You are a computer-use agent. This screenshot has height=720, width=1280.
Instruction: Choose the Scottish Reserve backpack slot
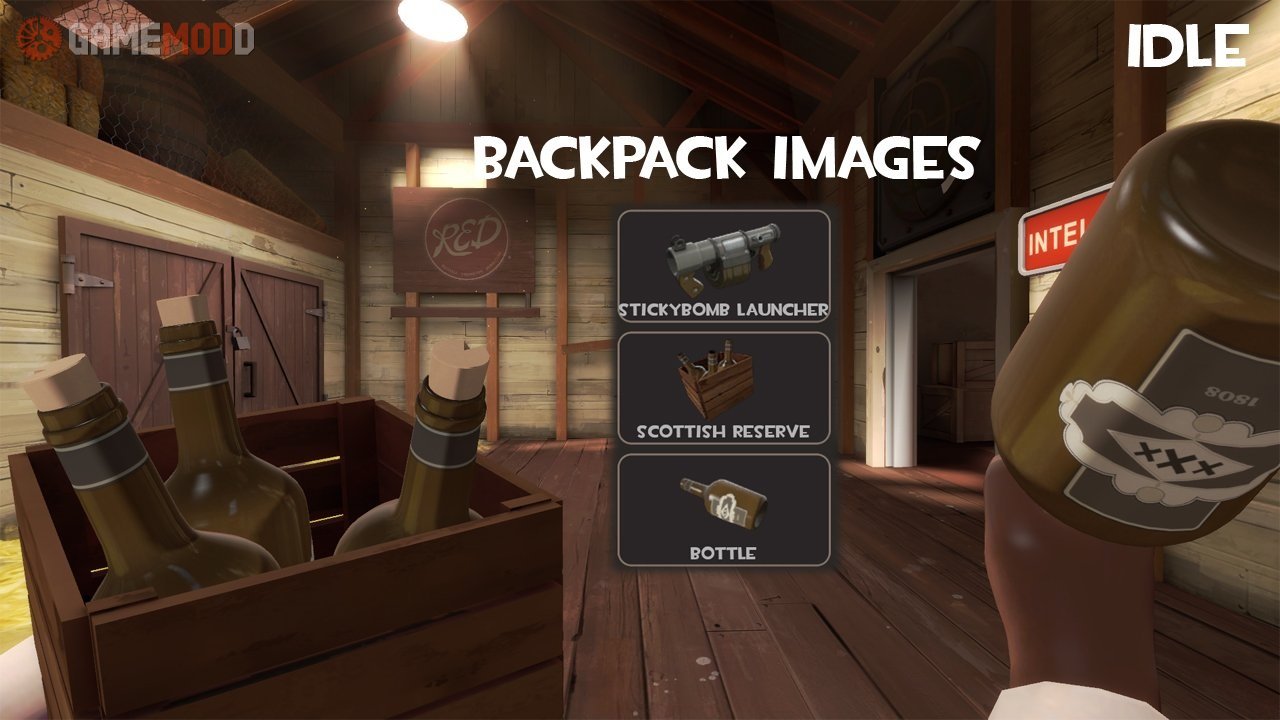[x=724, y=388]
